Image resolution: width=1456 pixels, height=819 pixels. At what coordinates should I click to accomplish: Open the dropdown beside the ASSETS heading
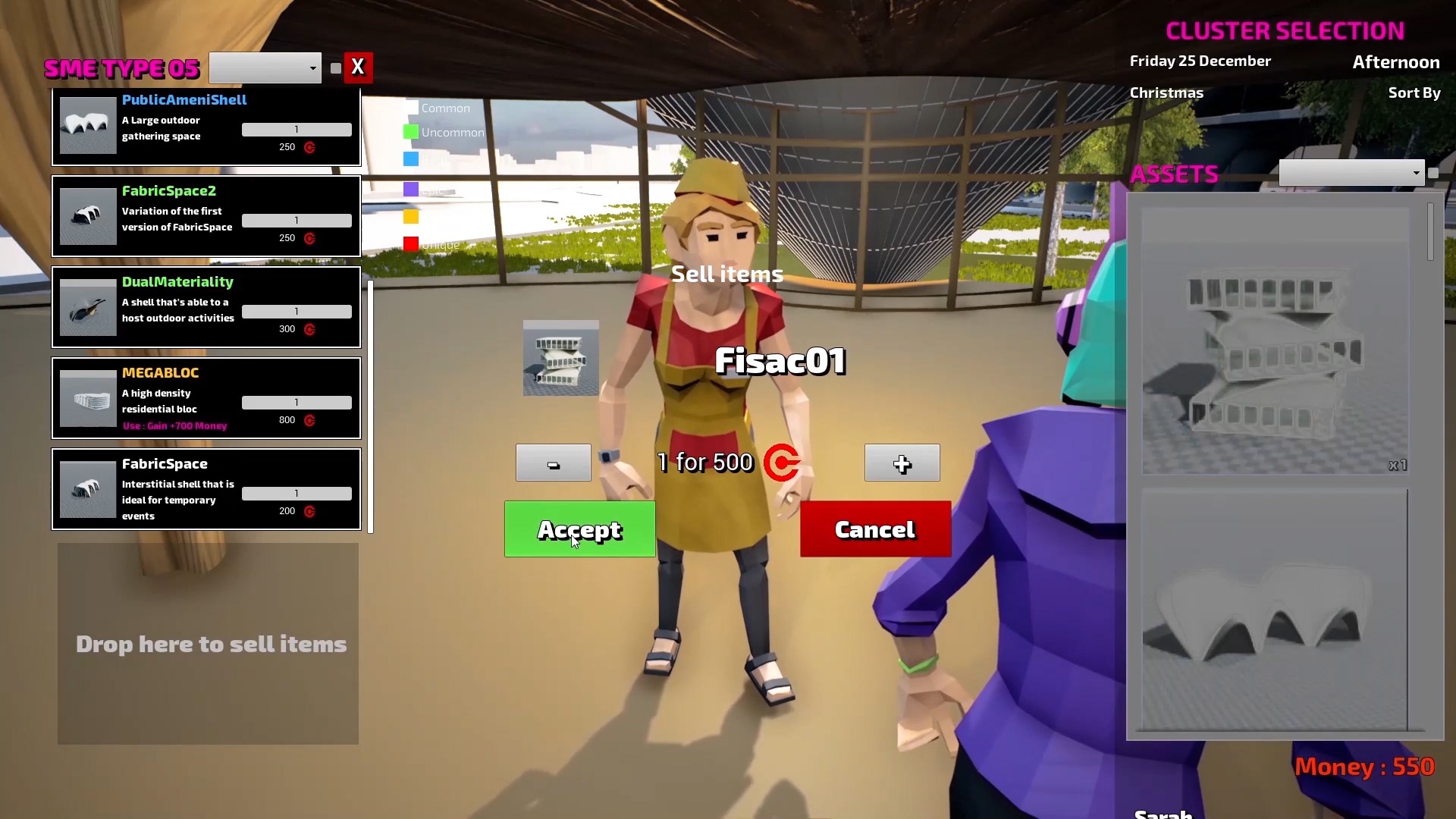click(x=1351, y=173)
